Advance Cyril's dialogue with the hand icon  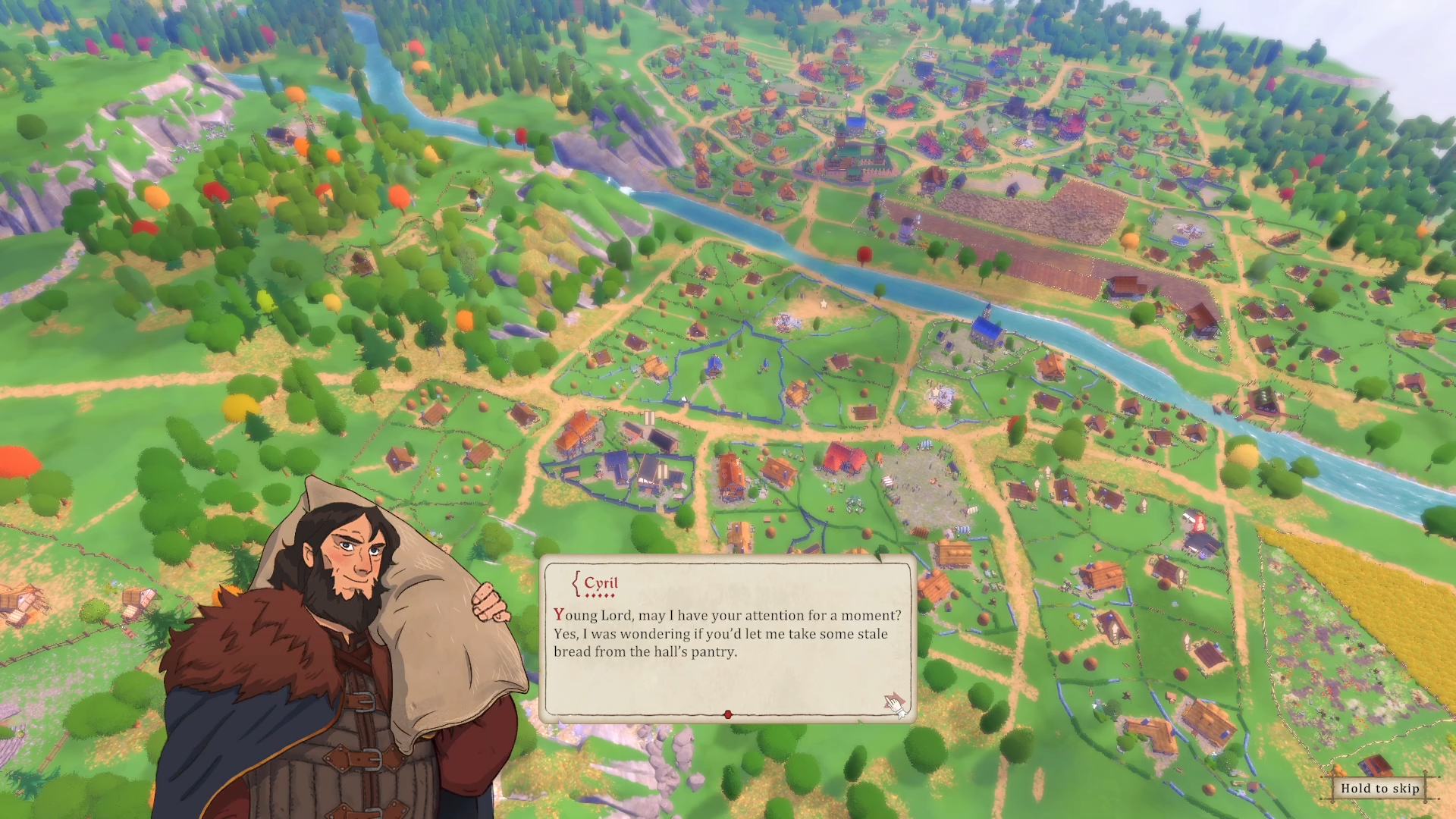coord(895,704)
